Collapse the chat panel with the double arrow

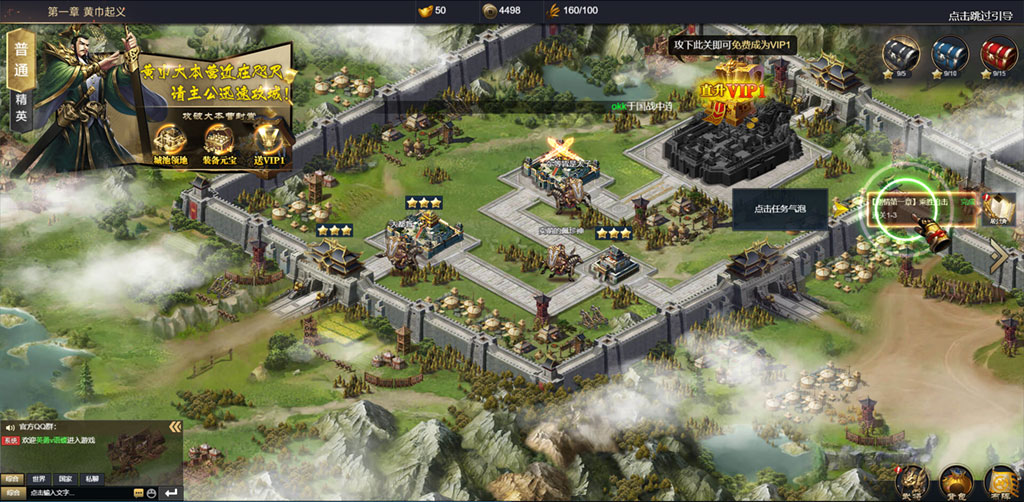(x=175, y=427)
